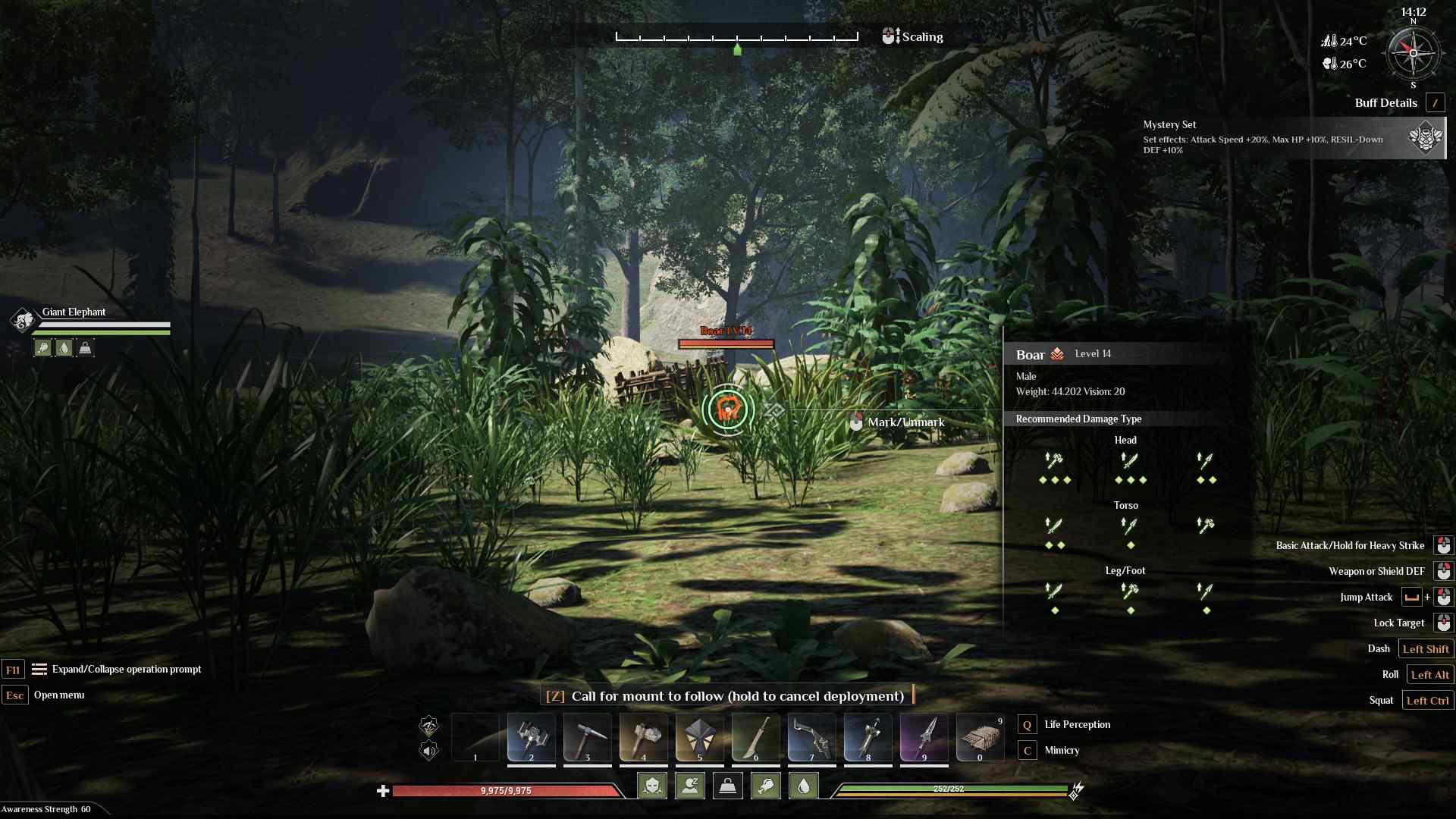Select the war hammer in hotbar slot 2
Image resolution: width=1456 pixels, height=819 pixels.
click(531, 738)
